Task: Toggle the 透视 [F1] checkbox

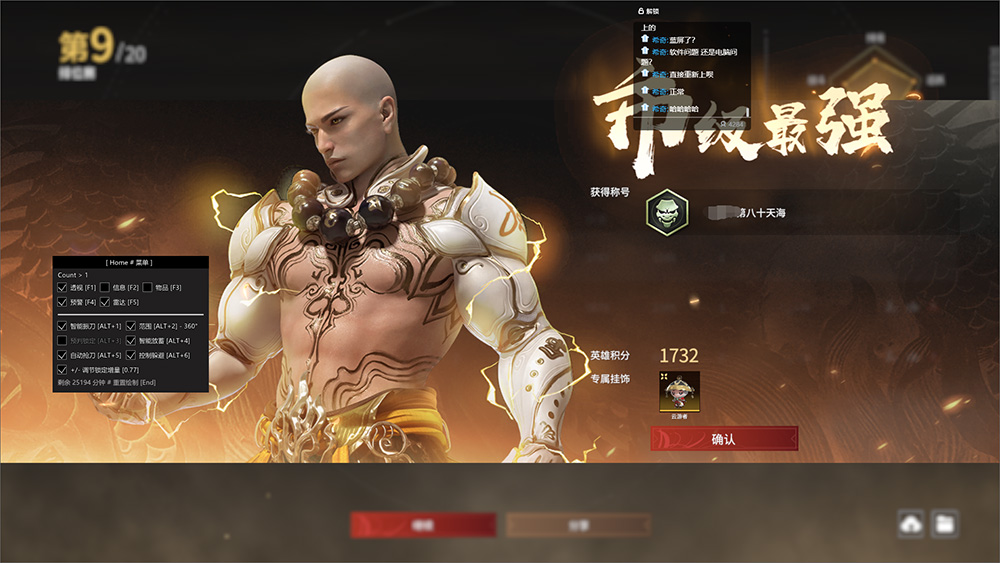Action: coord(63,288)
